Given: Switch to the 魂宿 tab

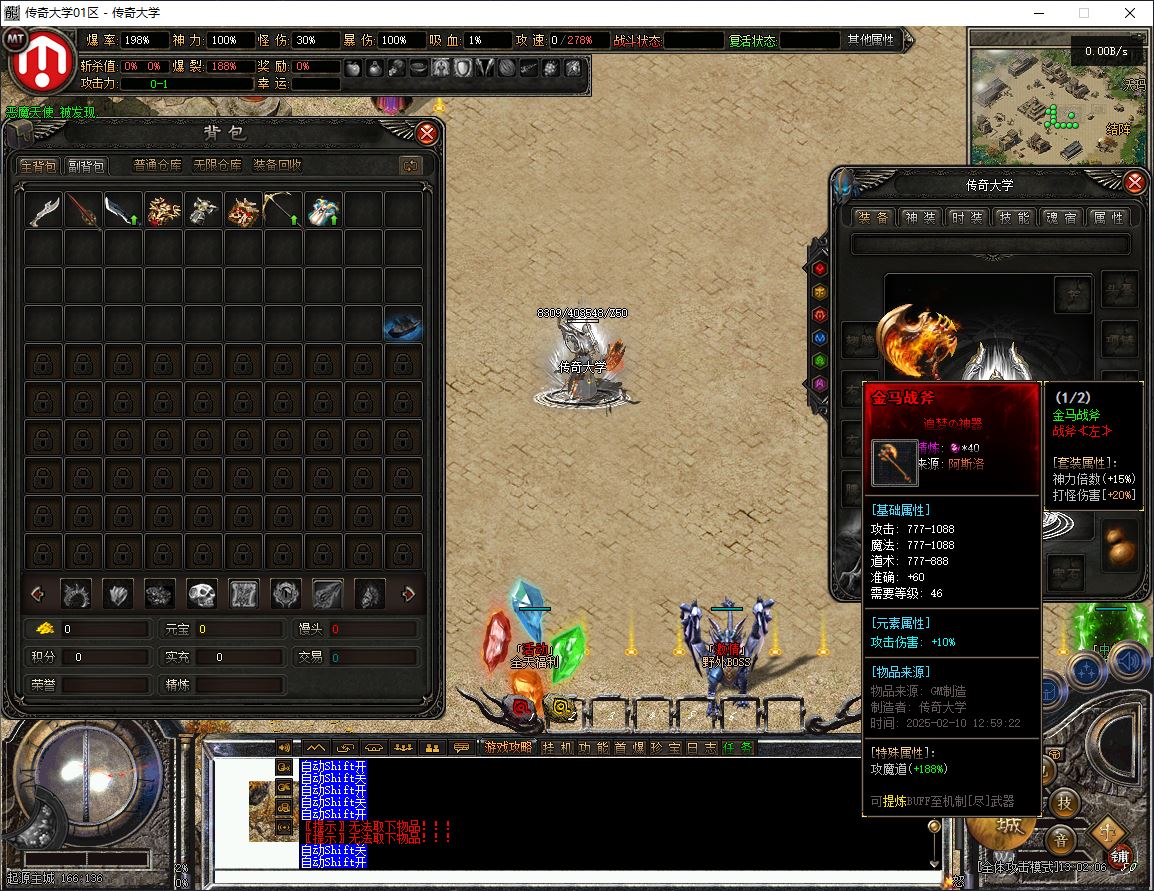Looking at the screenshot, I should coord(1060,217).
